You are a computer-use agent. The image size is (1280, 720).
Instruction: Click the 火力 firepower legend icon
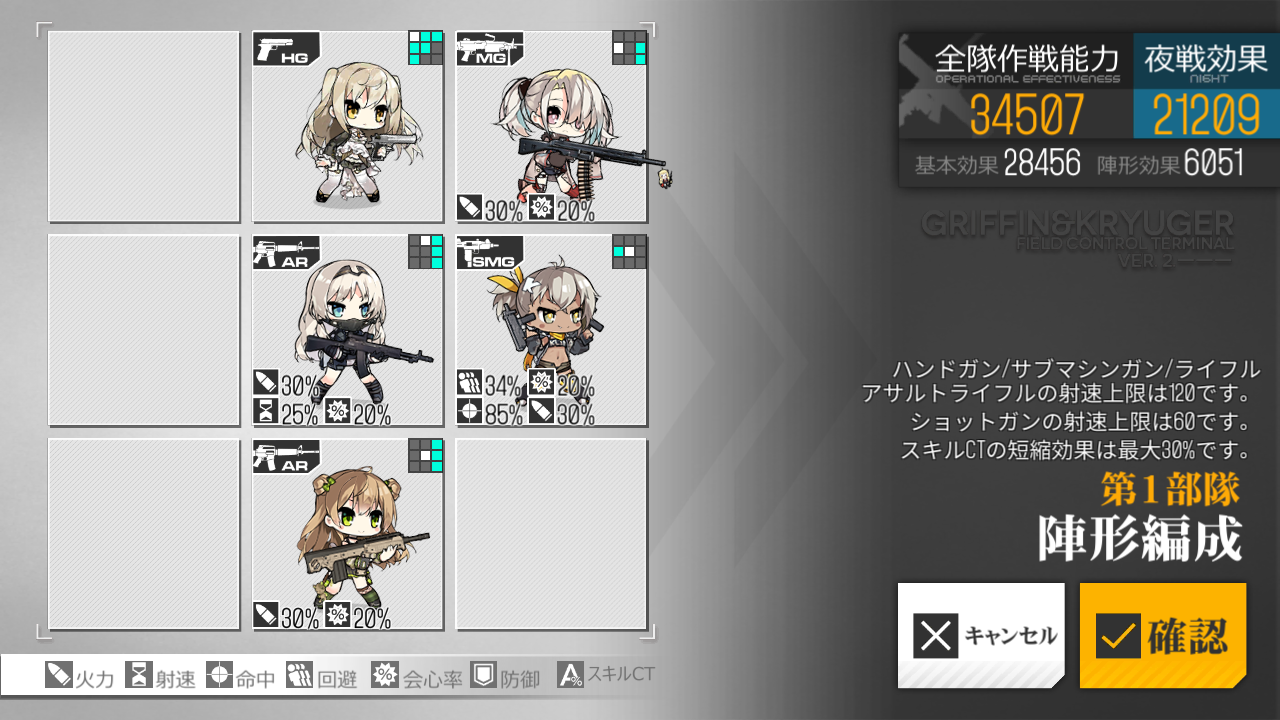[57, 676]
